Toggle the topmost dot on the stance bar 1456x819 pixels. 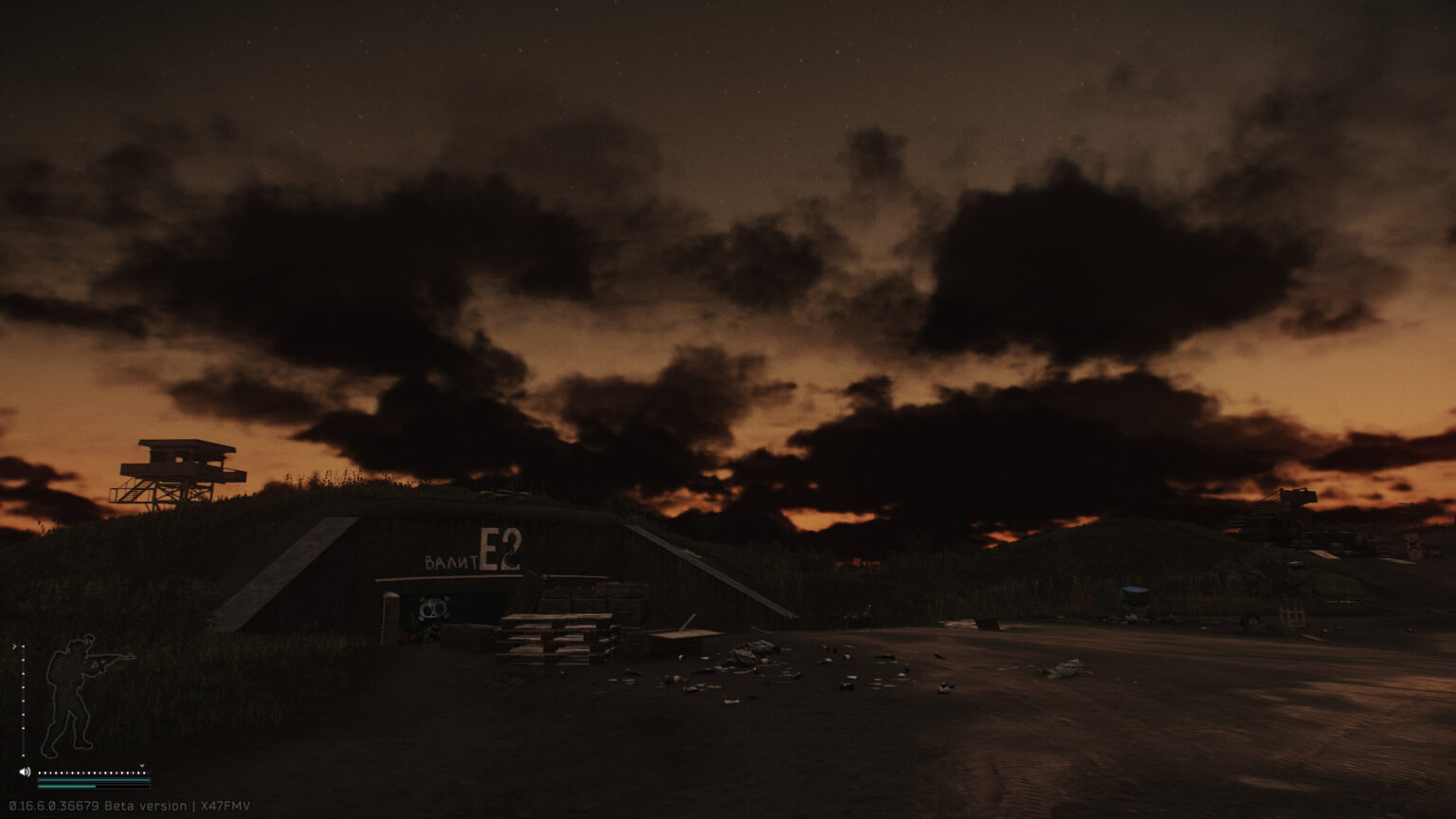tap(23, 646)
